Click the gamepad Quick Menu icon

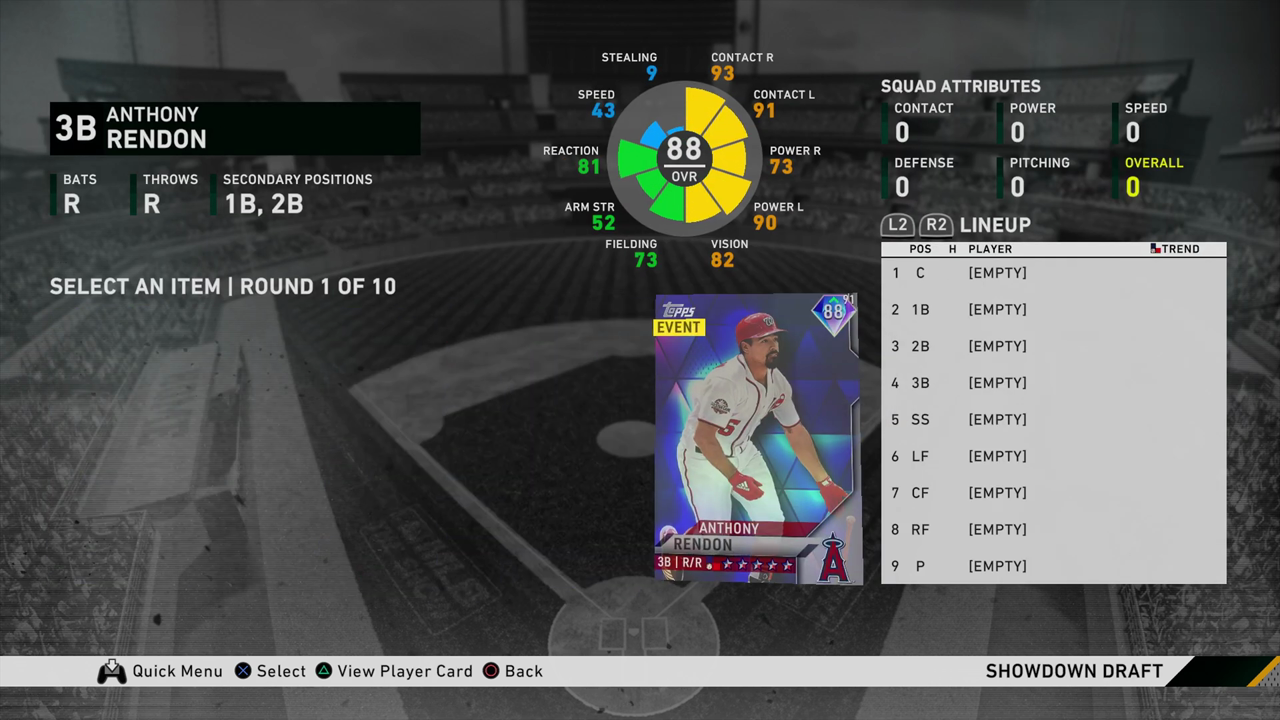(x=112, y=671)
